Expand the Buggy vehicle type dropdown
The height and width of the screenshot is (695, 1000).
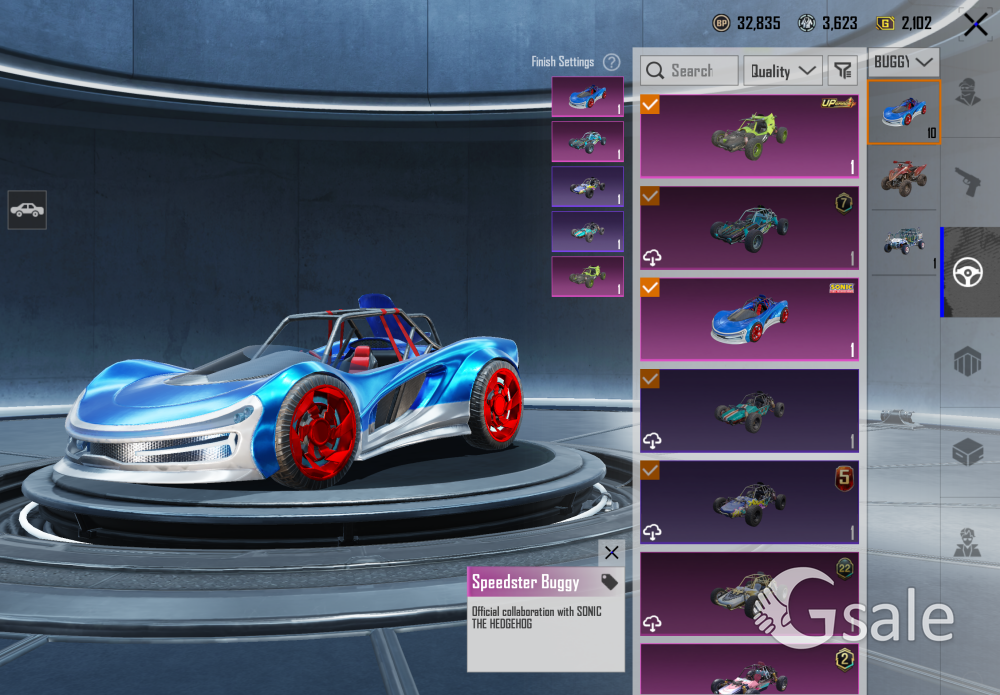point(903,62)
